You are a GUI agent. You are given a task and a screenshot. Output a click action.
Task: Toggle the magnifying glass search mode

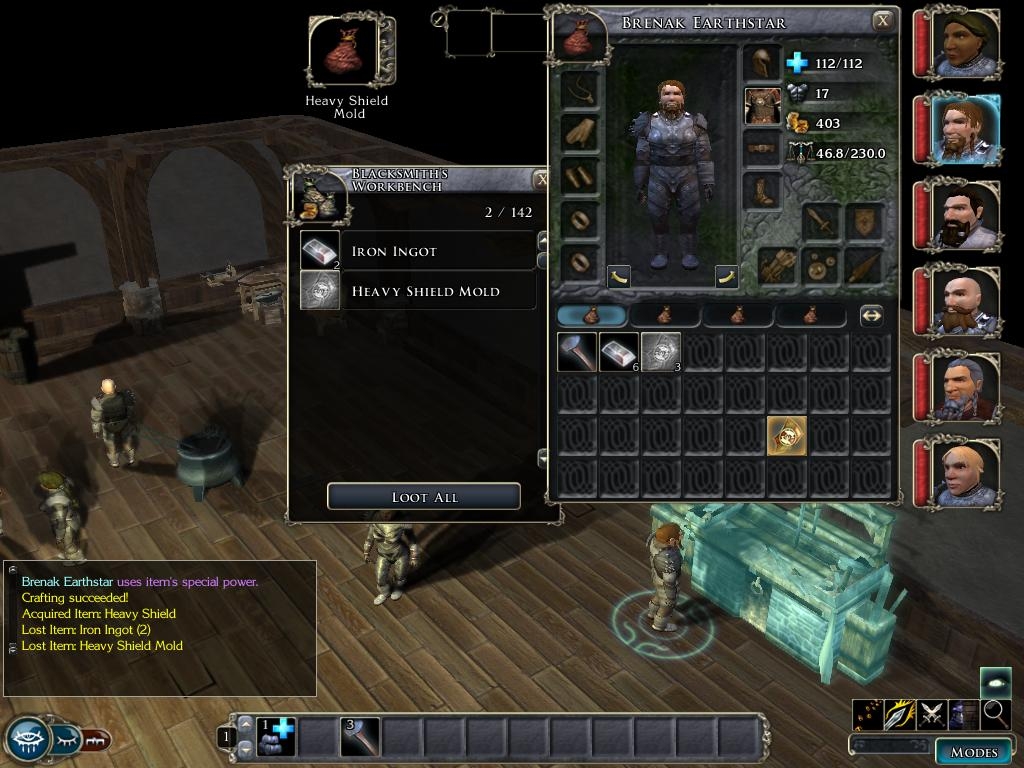click(995, 713)
